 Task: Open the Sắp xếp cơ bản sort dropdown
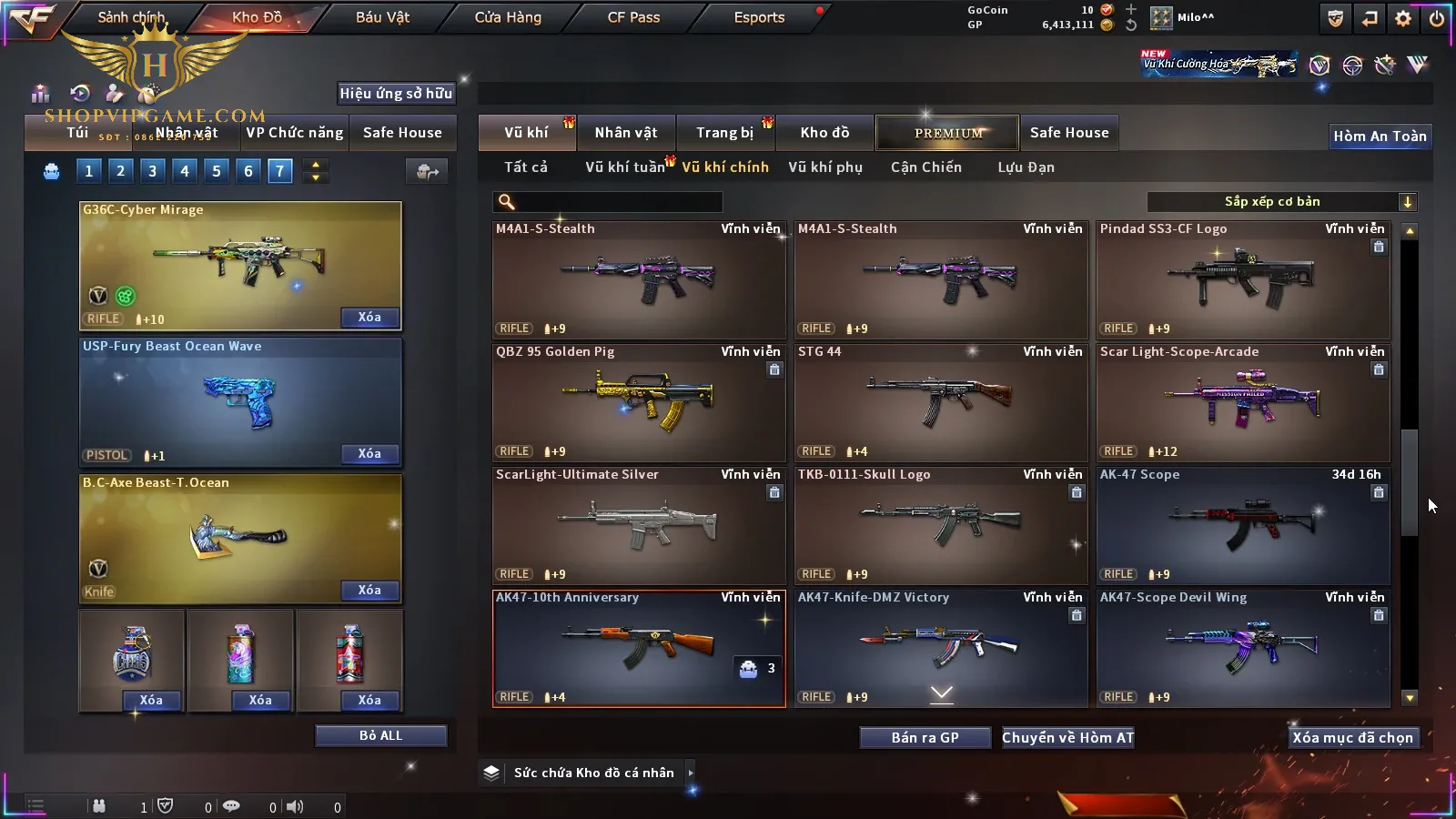pos(1281,202)
